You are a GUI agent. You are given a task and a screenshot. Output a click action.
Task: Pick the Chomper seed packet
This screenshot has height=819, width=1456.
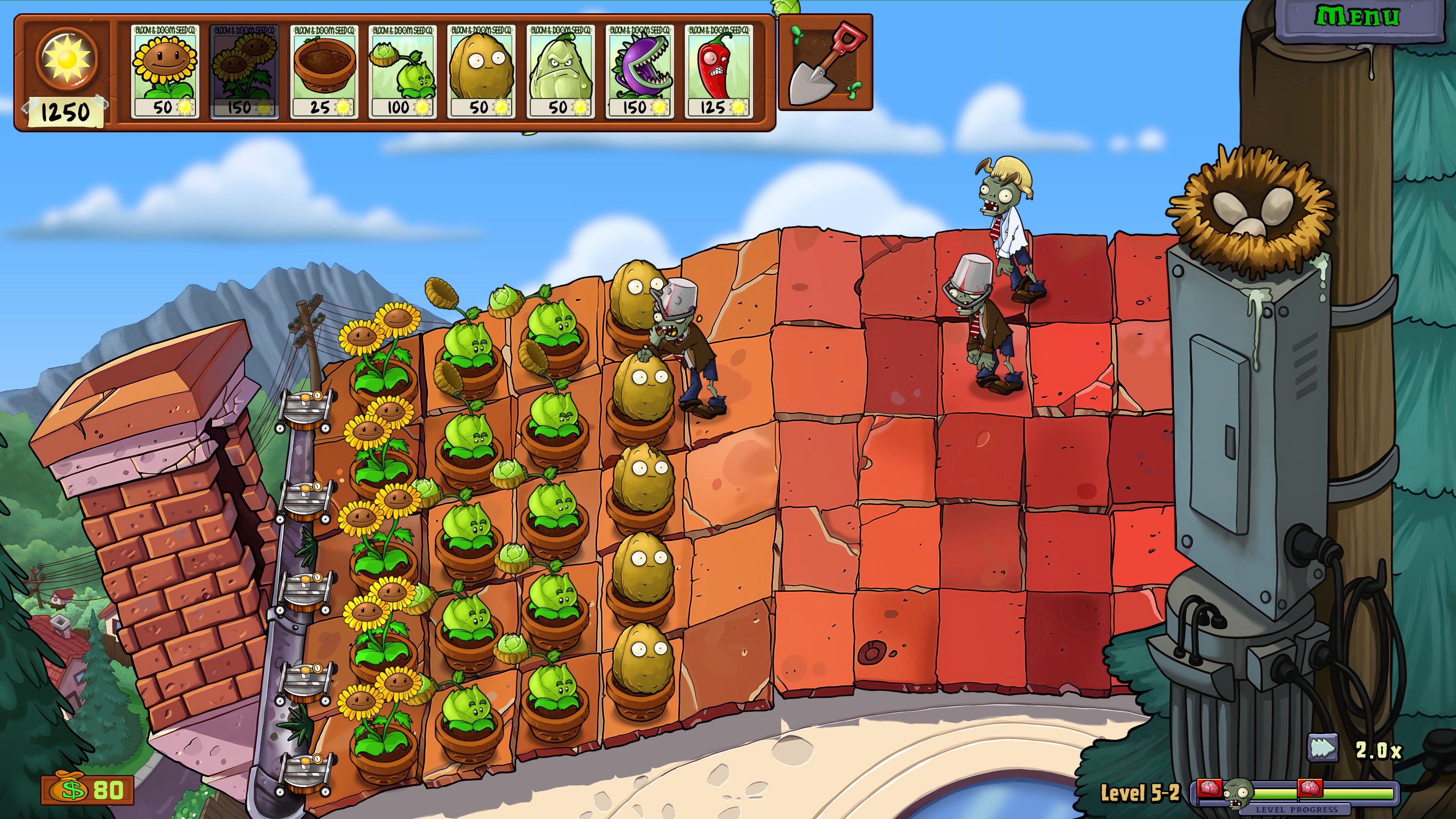coord(639,71)
